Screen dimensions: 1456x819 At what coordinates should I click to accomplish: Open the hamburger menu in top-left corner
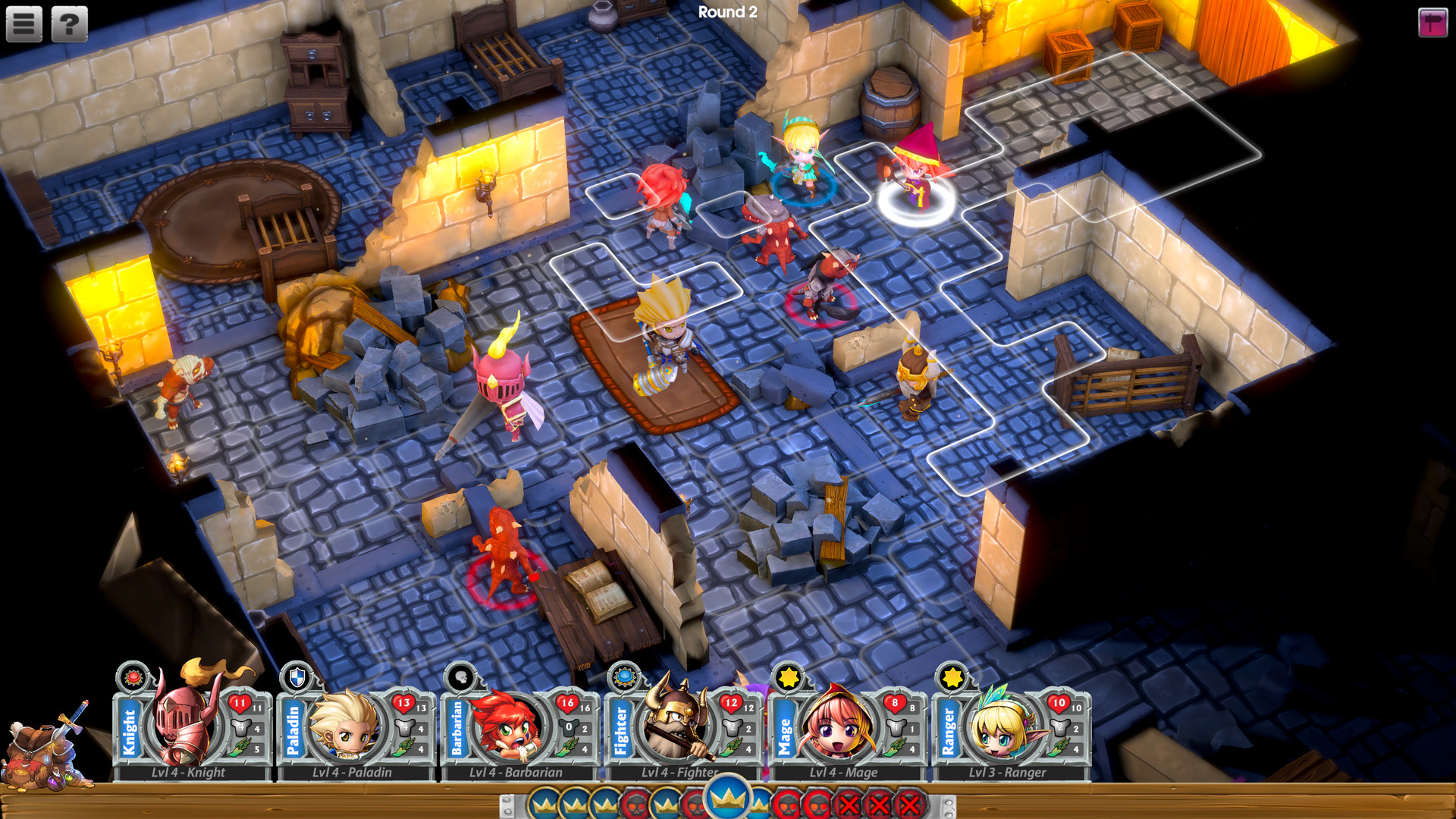coord(24,23)
